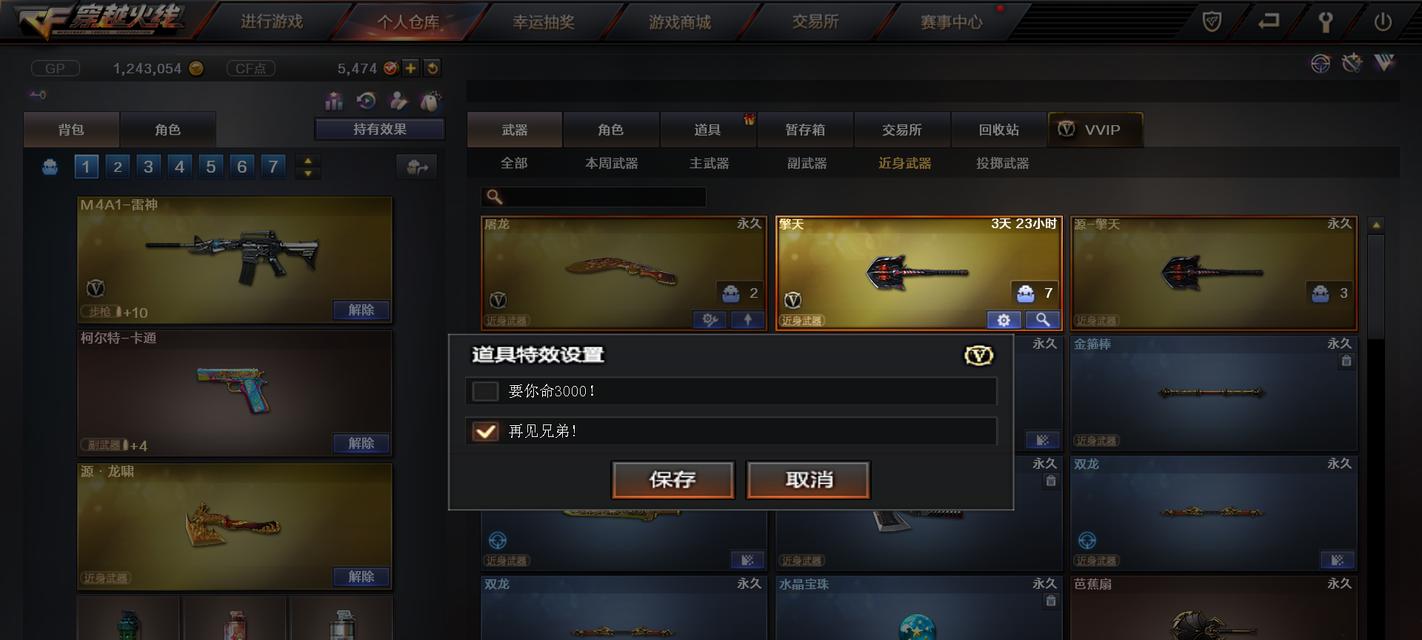Untick the 再见兄弟! checkbox
Viewport: 1422px width, 640px height.
click(x=486, y=431)
